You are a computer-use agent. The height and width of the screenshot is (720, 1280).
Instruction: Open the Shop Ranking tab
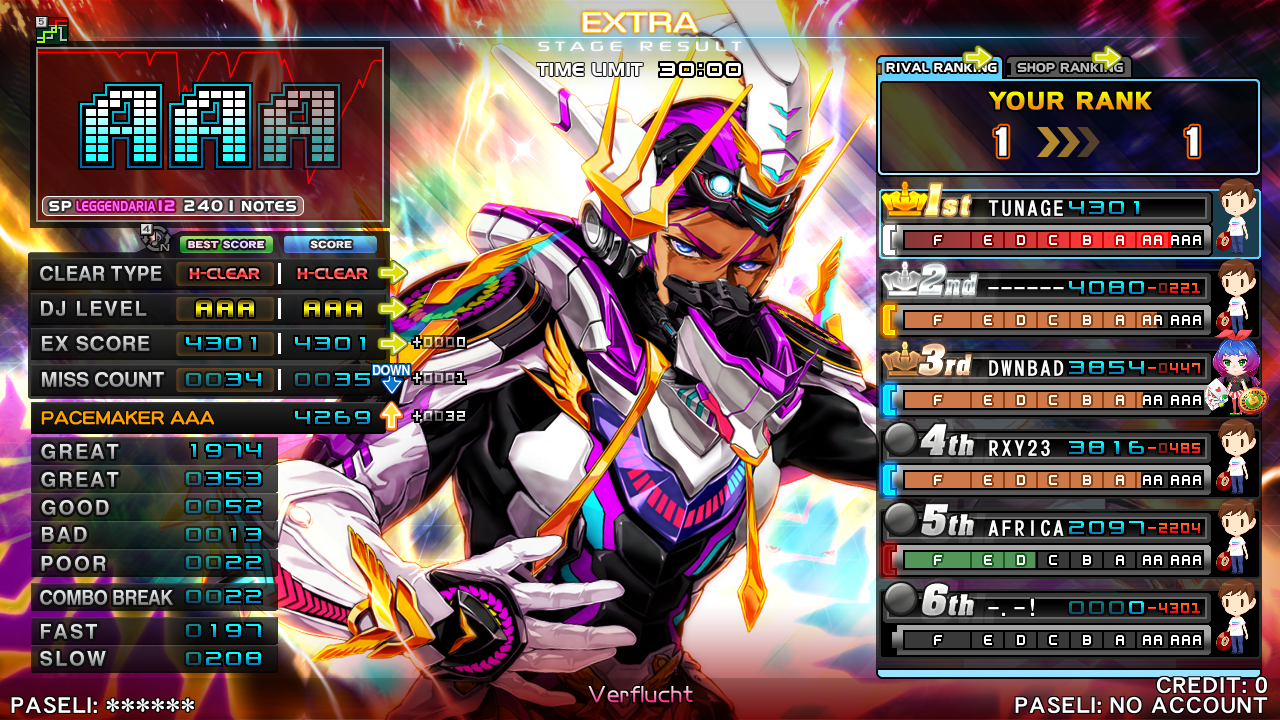[x=1068, y=68]
